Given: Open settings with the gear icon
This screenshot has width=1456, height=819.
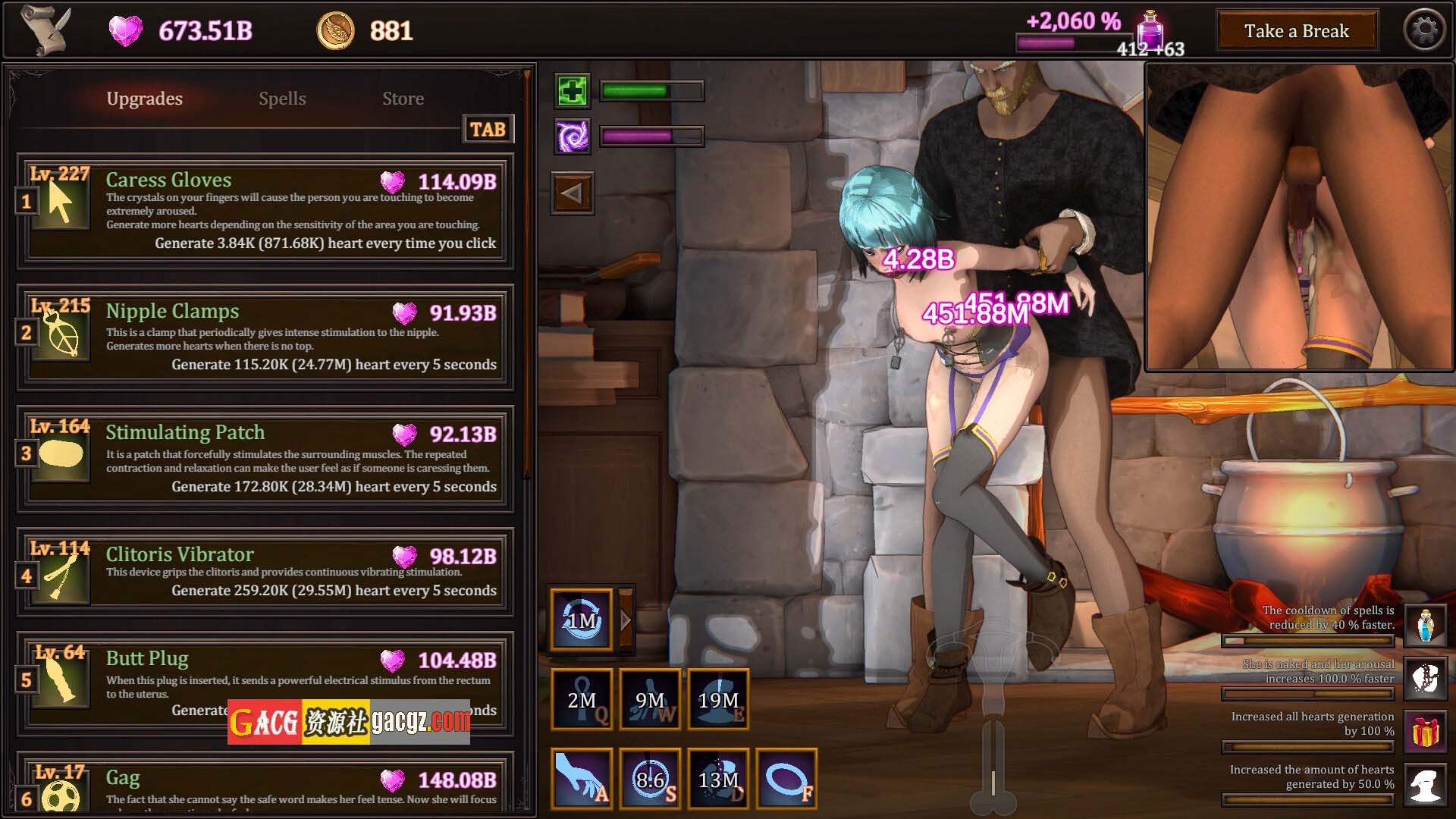Looking at the screenshot, I should click(1424, 30).
